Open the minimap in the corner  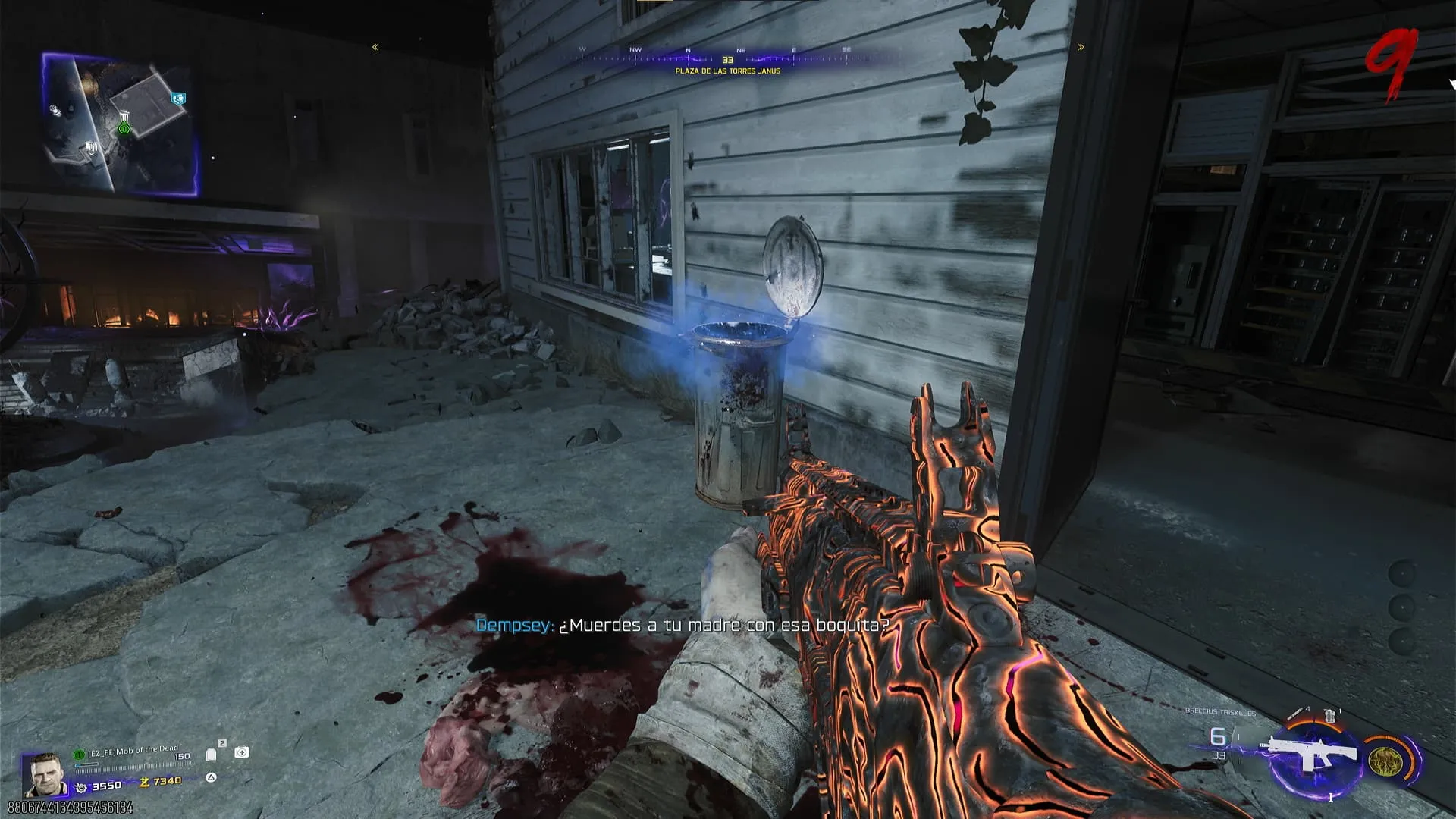[x=121, y=125]
